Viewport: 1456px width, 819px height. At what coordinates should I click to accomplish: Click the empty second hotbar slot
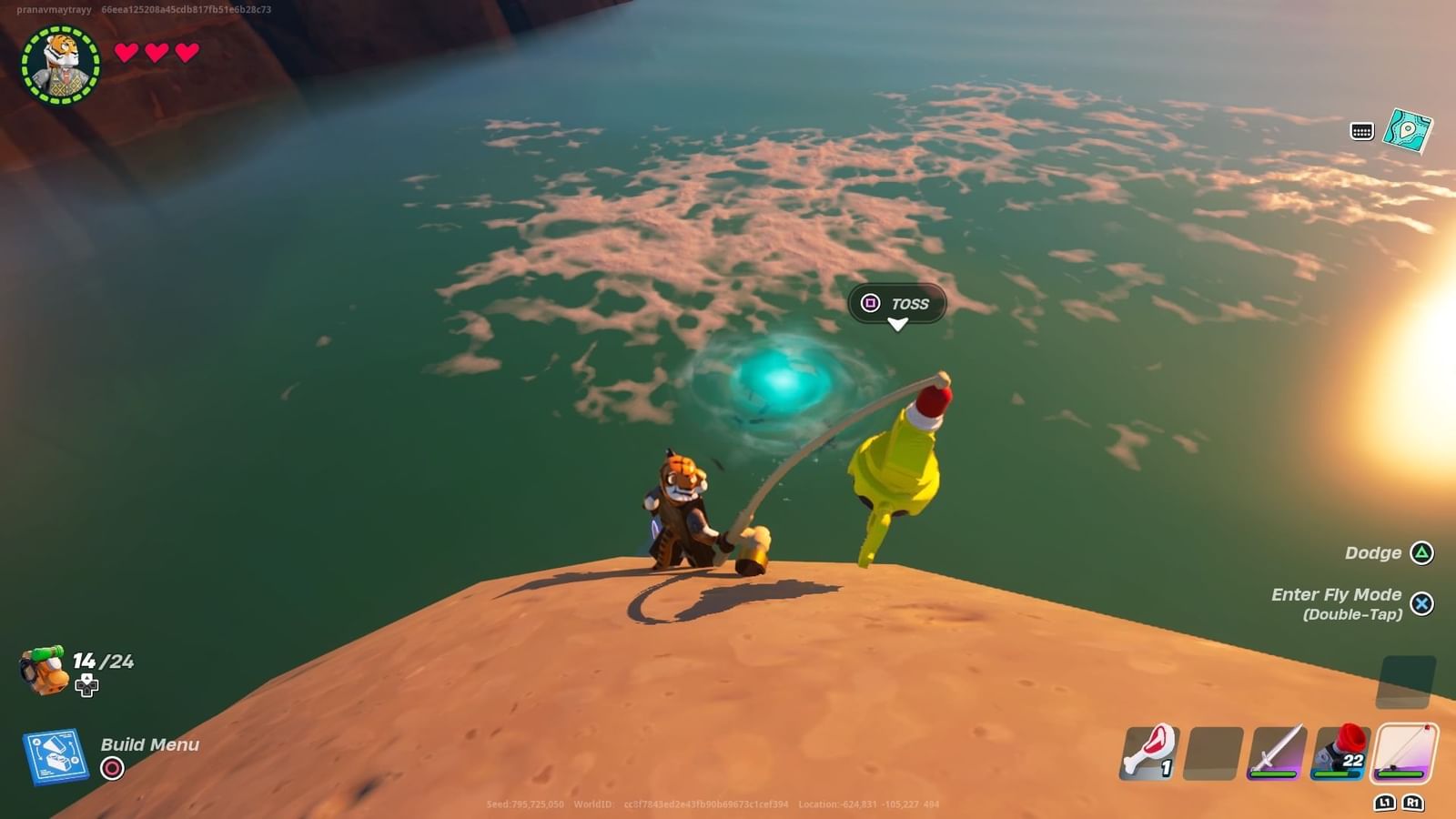tap(1213, 753)
